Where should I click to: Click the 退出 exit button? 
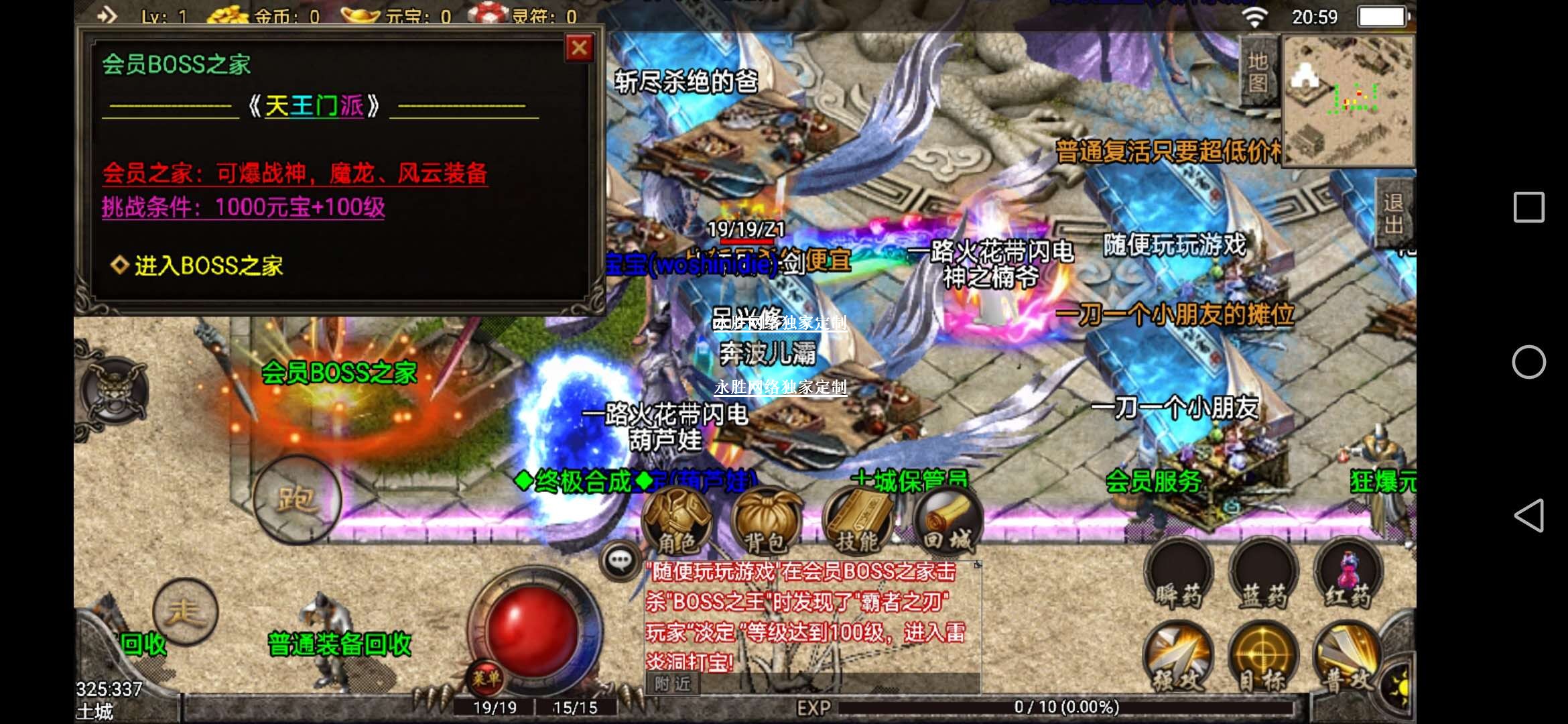[x=1394, y=213]
